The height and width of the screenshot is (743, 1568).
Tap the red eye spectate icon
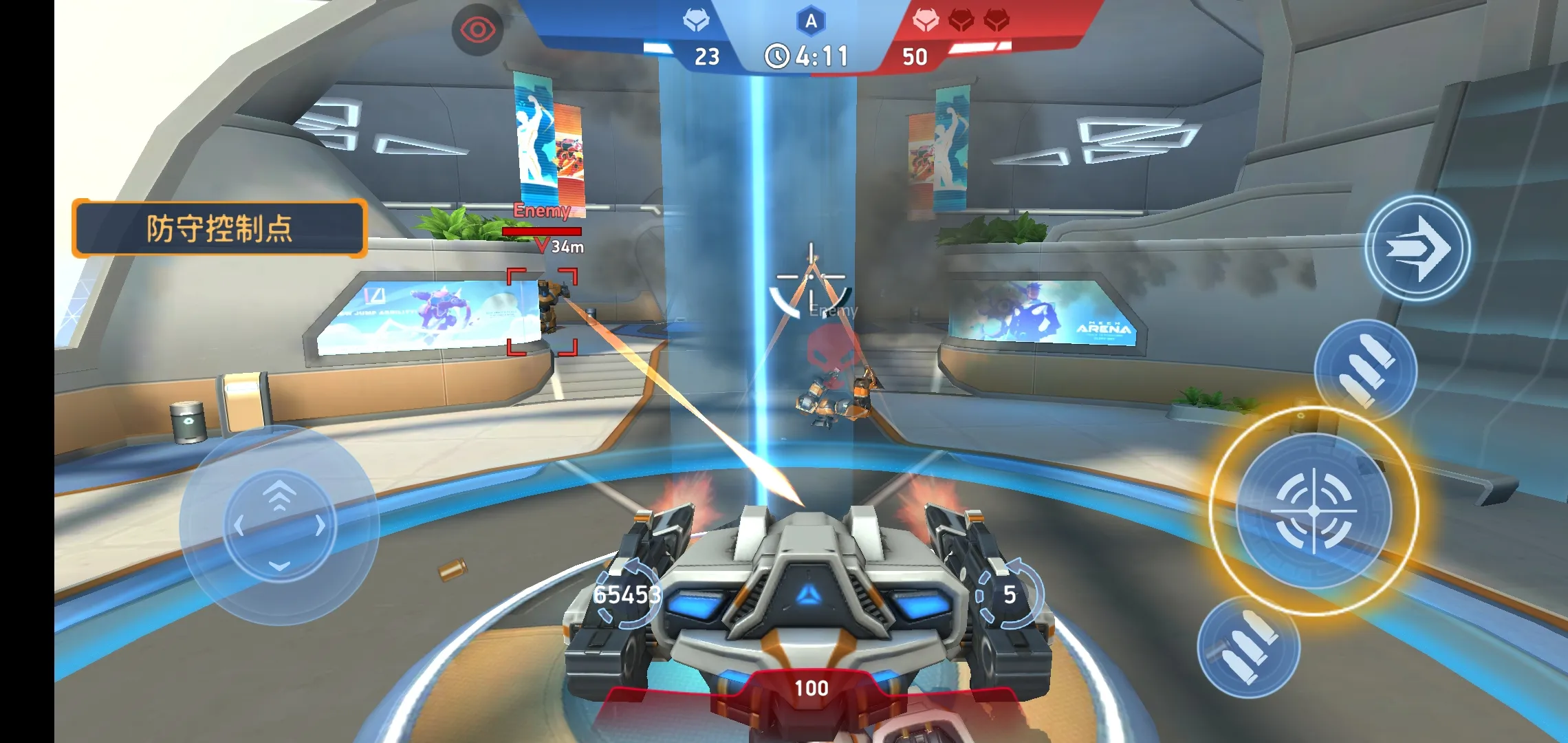pyautogui.click(x=477, y=30)
